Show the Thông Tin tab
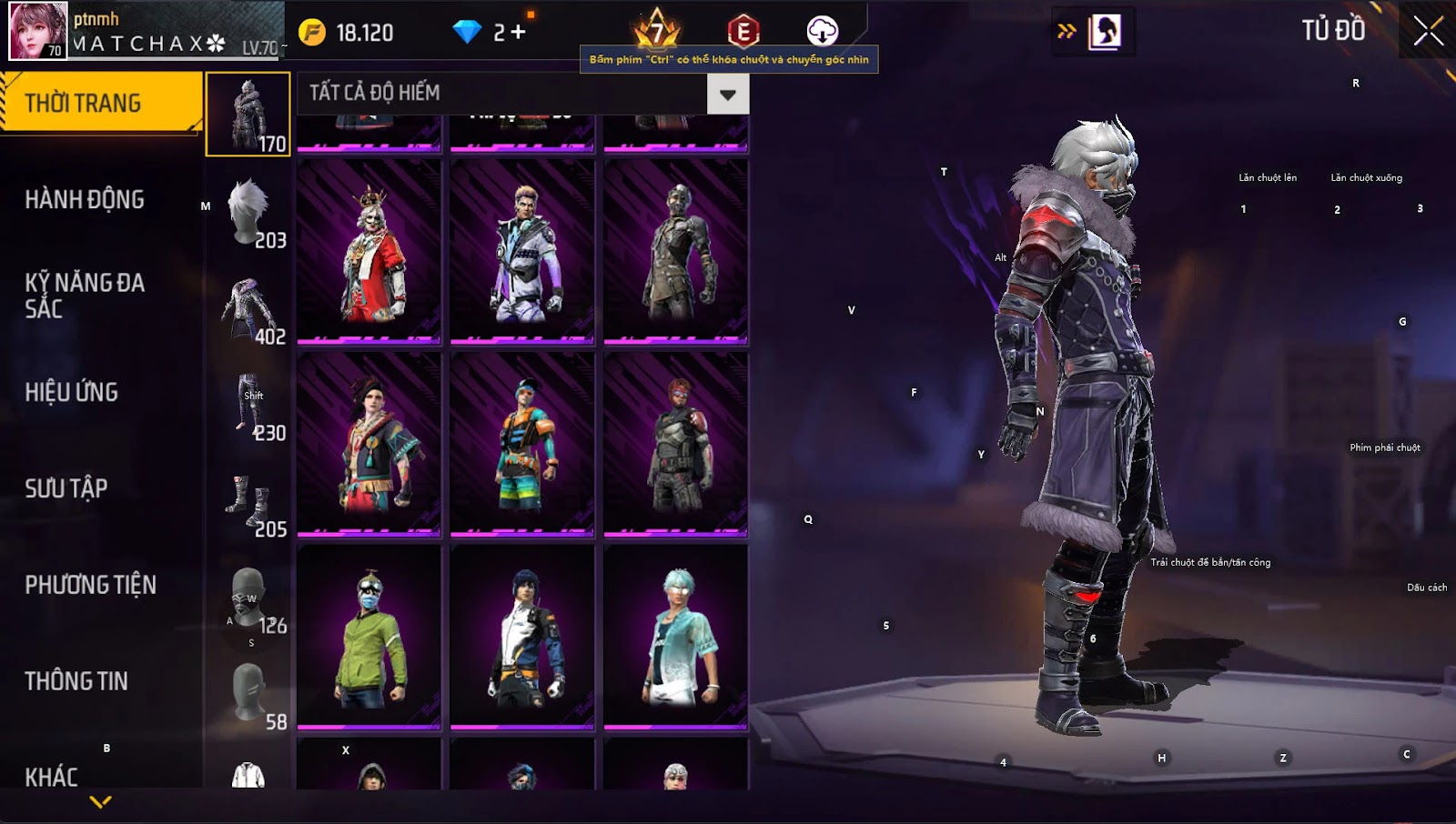Screen dimensions: 1456x824 click(x=76, y=681)
